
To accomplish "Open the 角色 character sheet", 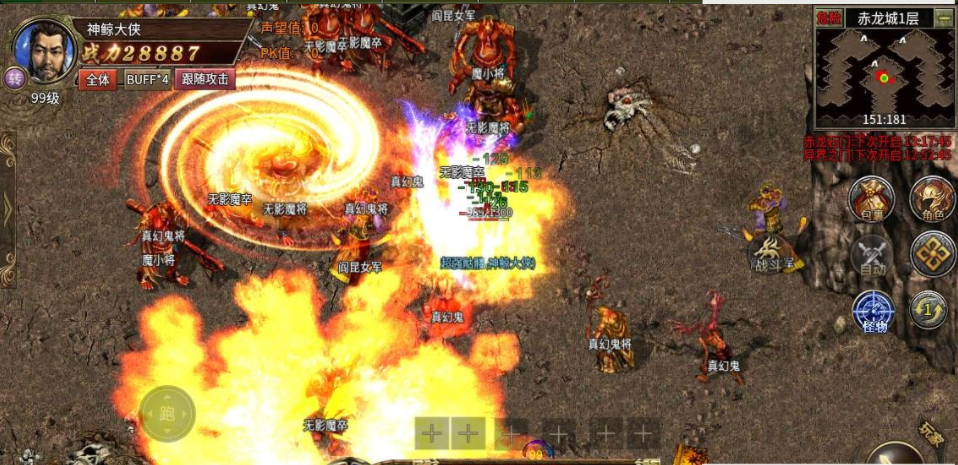I will [x=932, y=198].
